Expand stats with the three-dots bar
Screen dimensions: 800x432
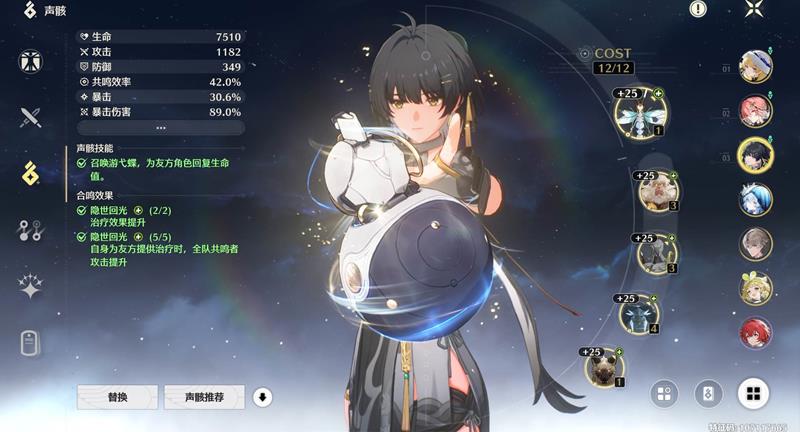(161, 128)
